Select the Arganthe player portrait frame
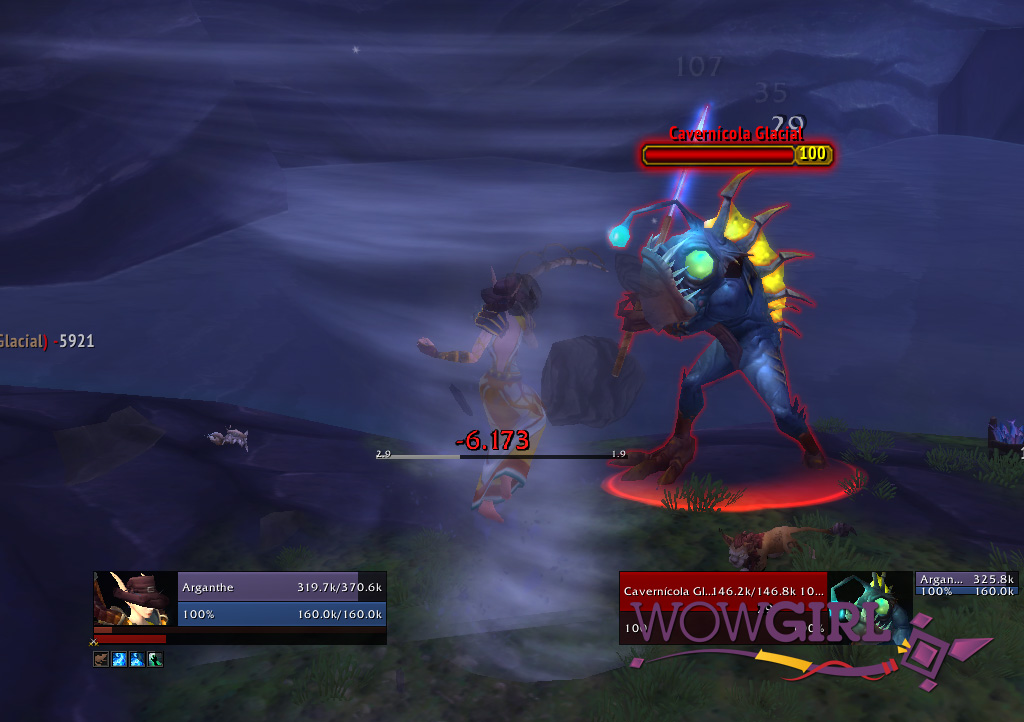The width and height of the screenshot is (1024, 722). pyautogui.click(x=135, y=599)
